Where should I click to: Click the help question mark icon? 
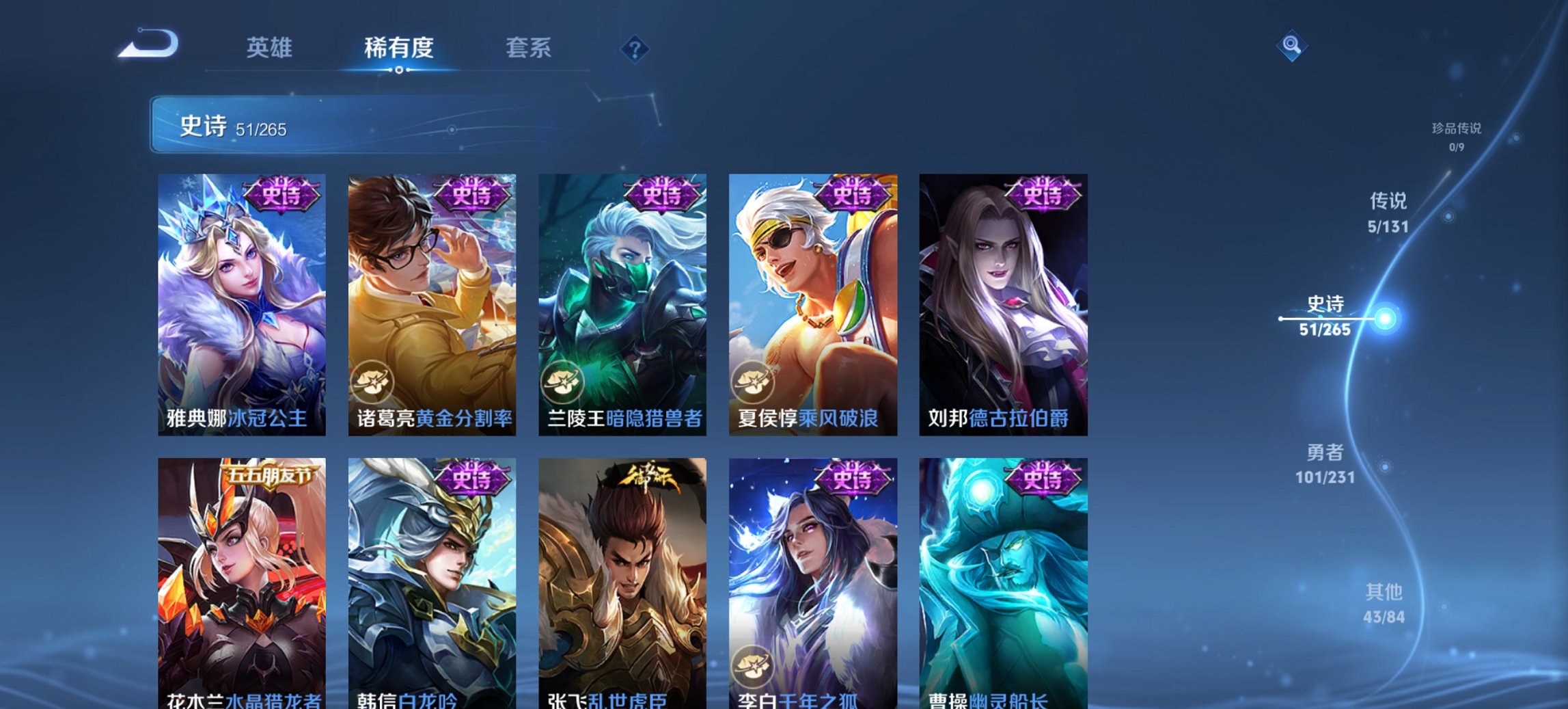(634, 48)
